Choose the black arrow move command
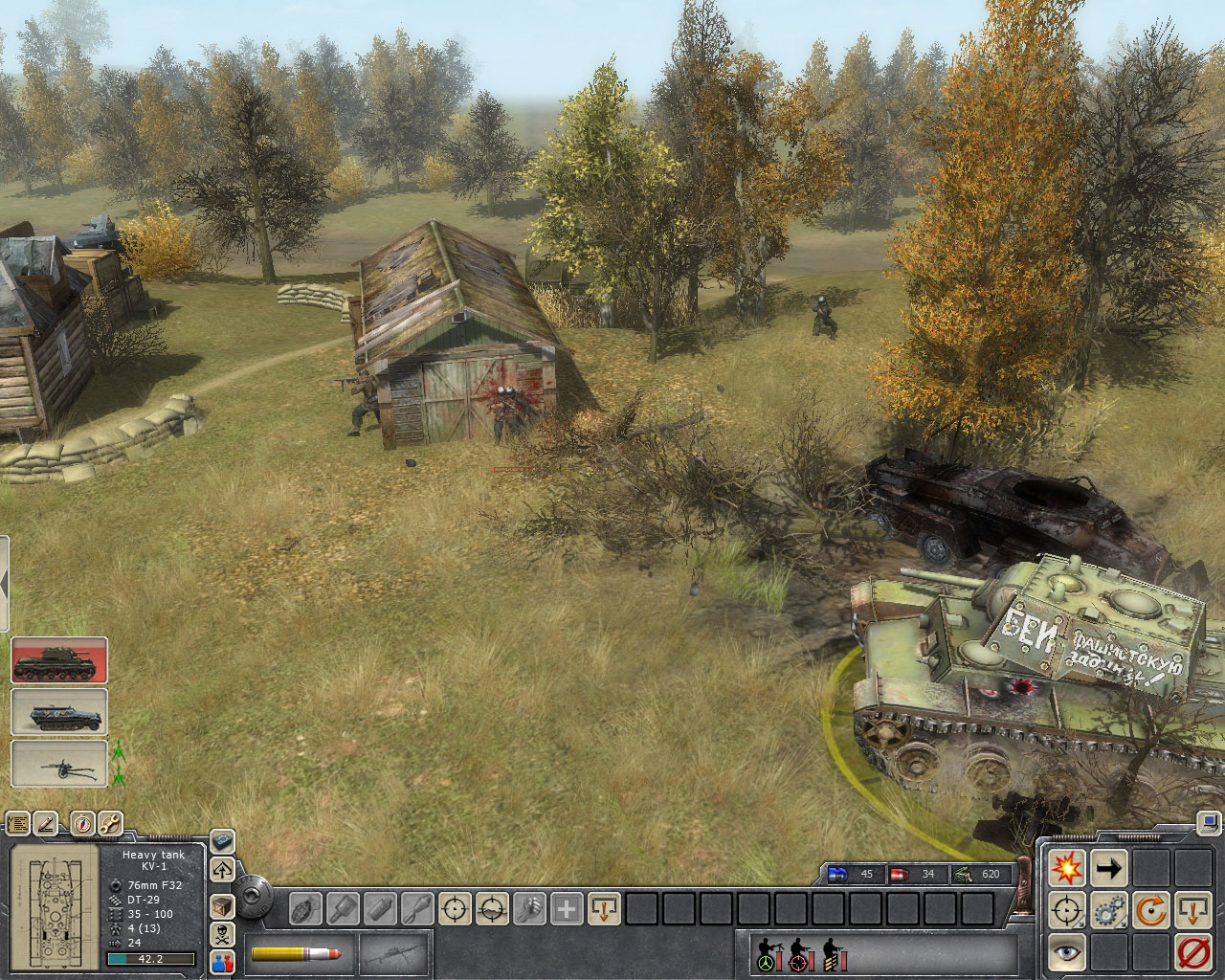 click(x=1109, y=868)
